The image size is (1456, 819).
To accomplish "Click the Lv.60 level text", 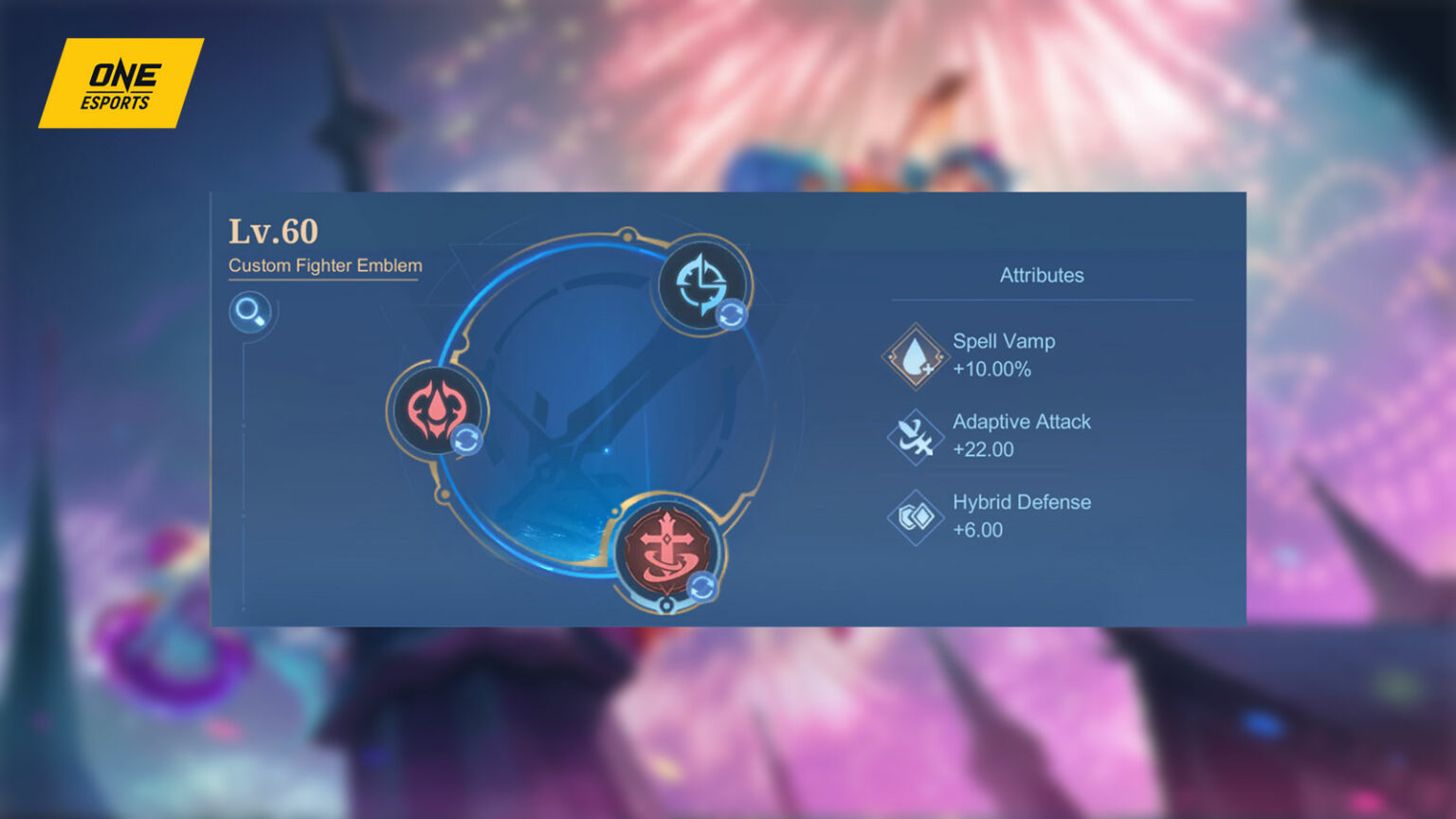I will click(274, 230).
